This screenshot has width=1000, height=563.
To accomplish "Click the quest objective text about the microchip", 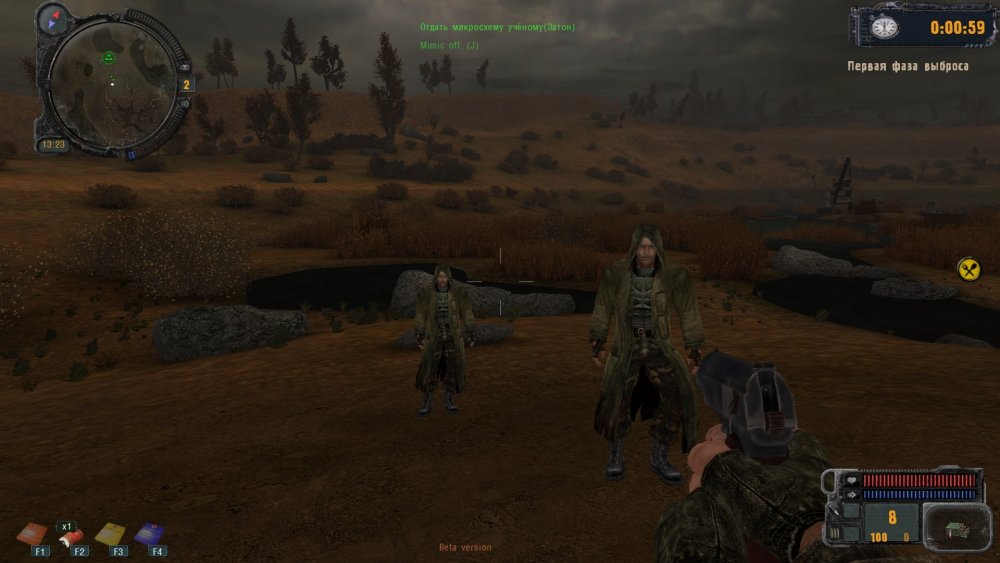I will (x=497, y=27).
